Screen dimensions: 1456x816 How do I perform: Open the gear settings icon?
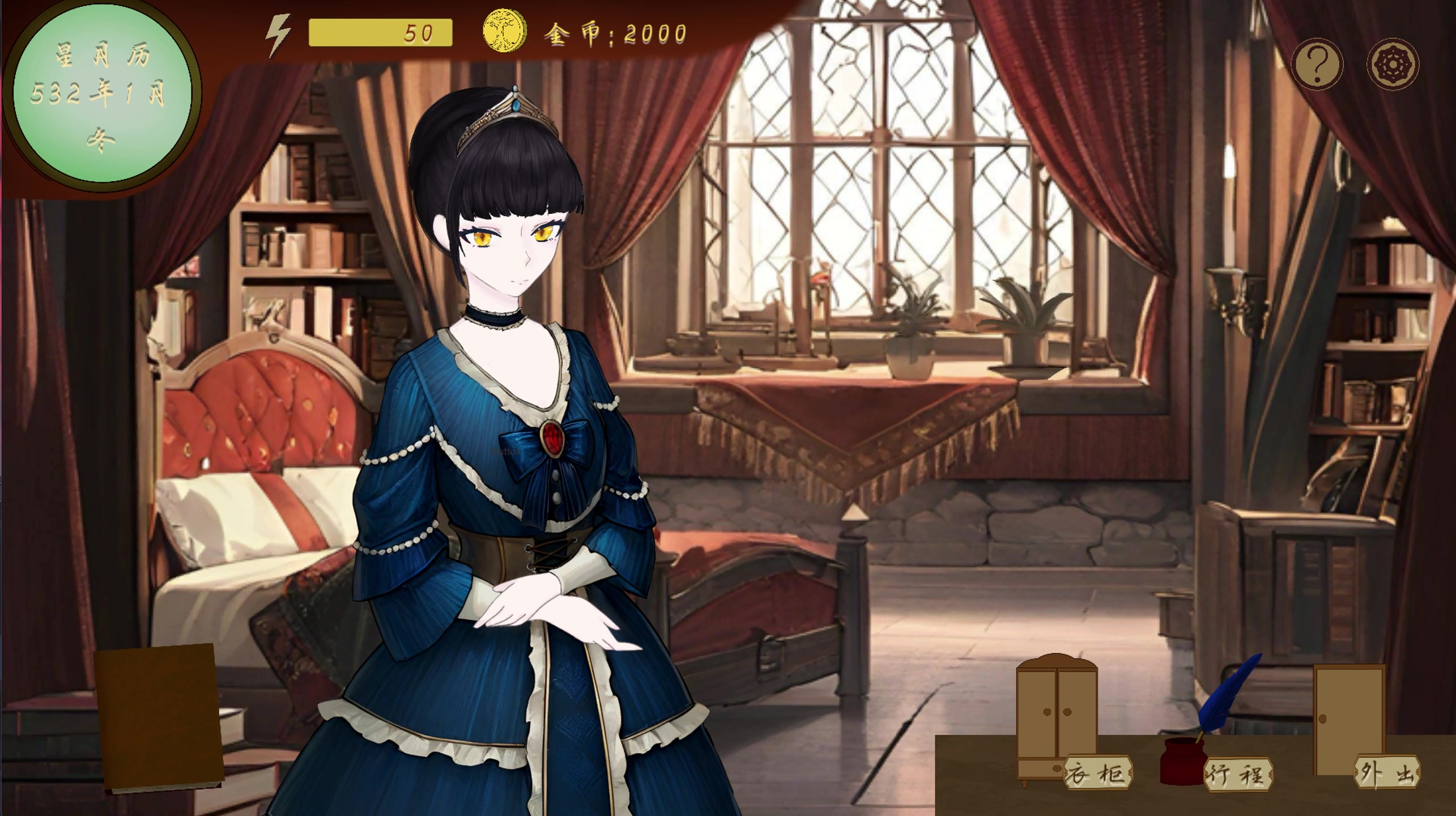click(1393, 64)
